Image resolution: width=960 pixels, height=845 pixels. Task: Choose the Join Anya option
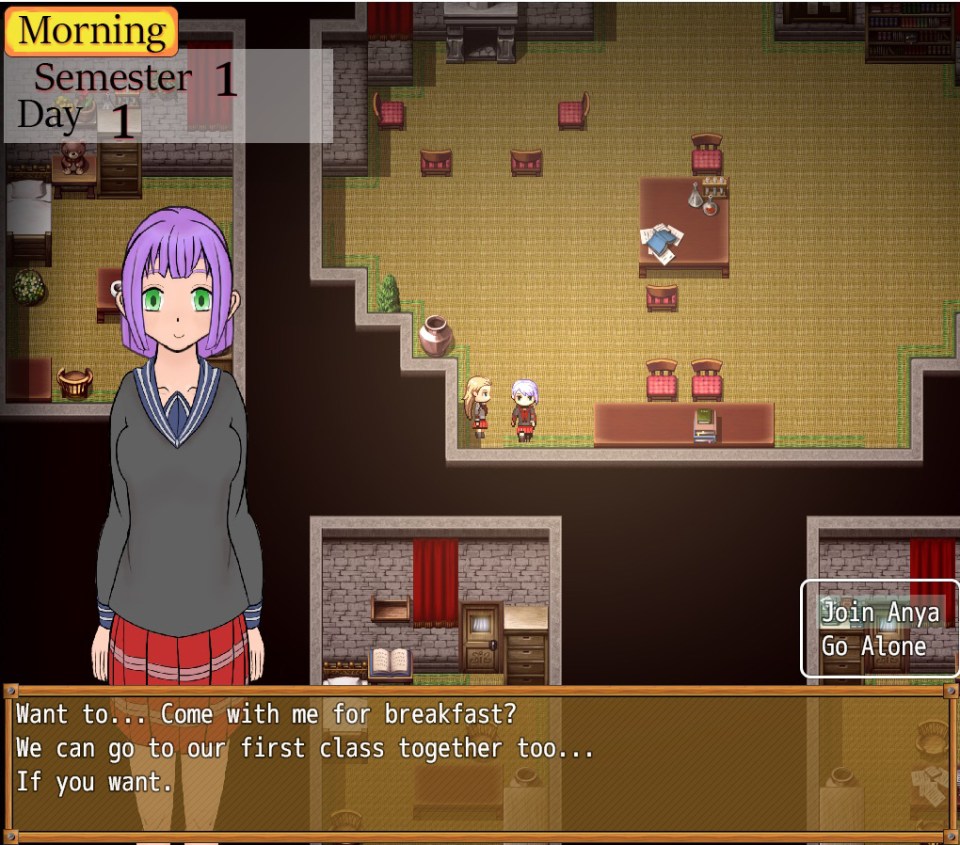tap(880, 612)
